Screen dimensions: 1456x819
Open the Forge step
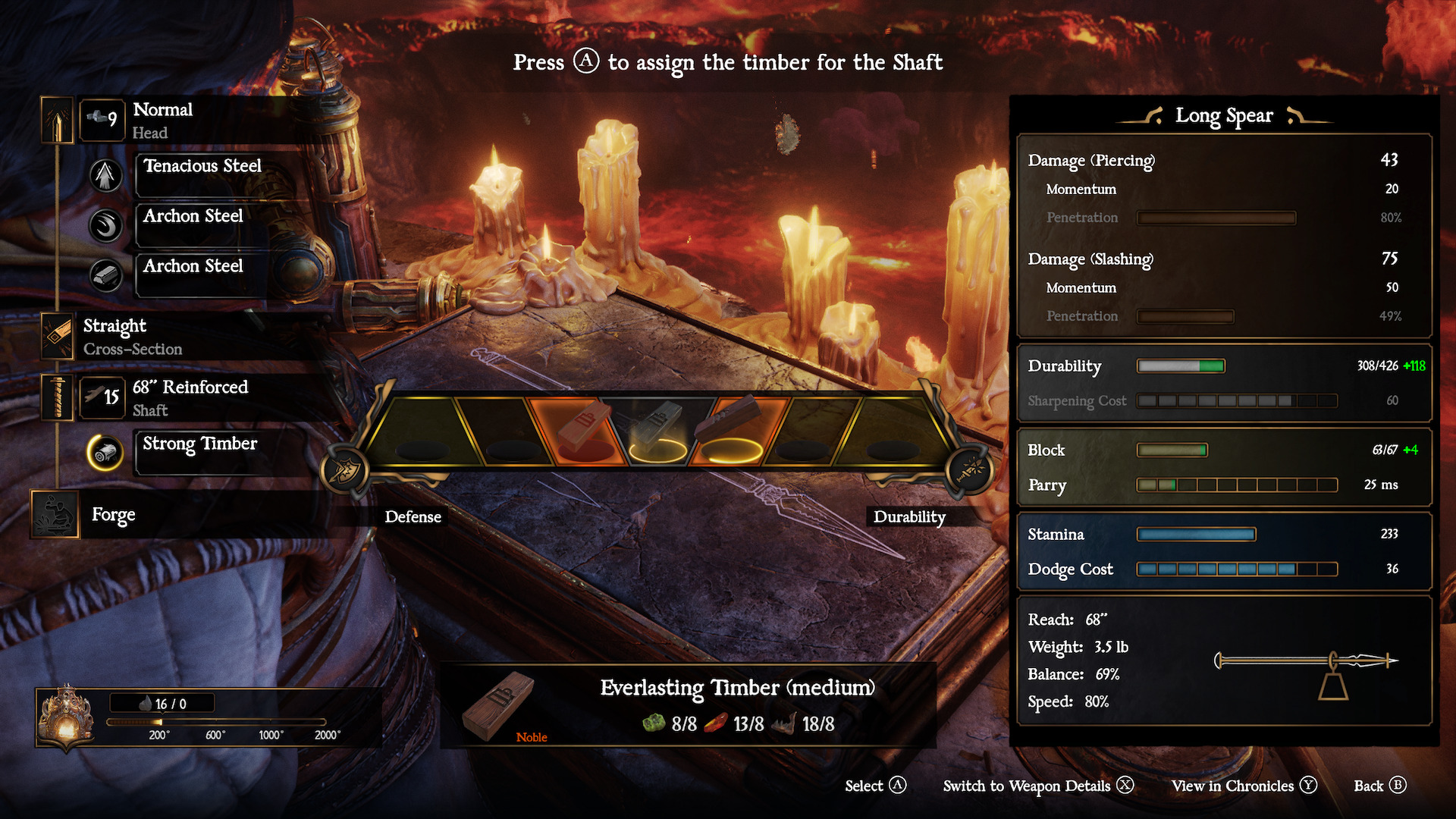pos(113,515)
